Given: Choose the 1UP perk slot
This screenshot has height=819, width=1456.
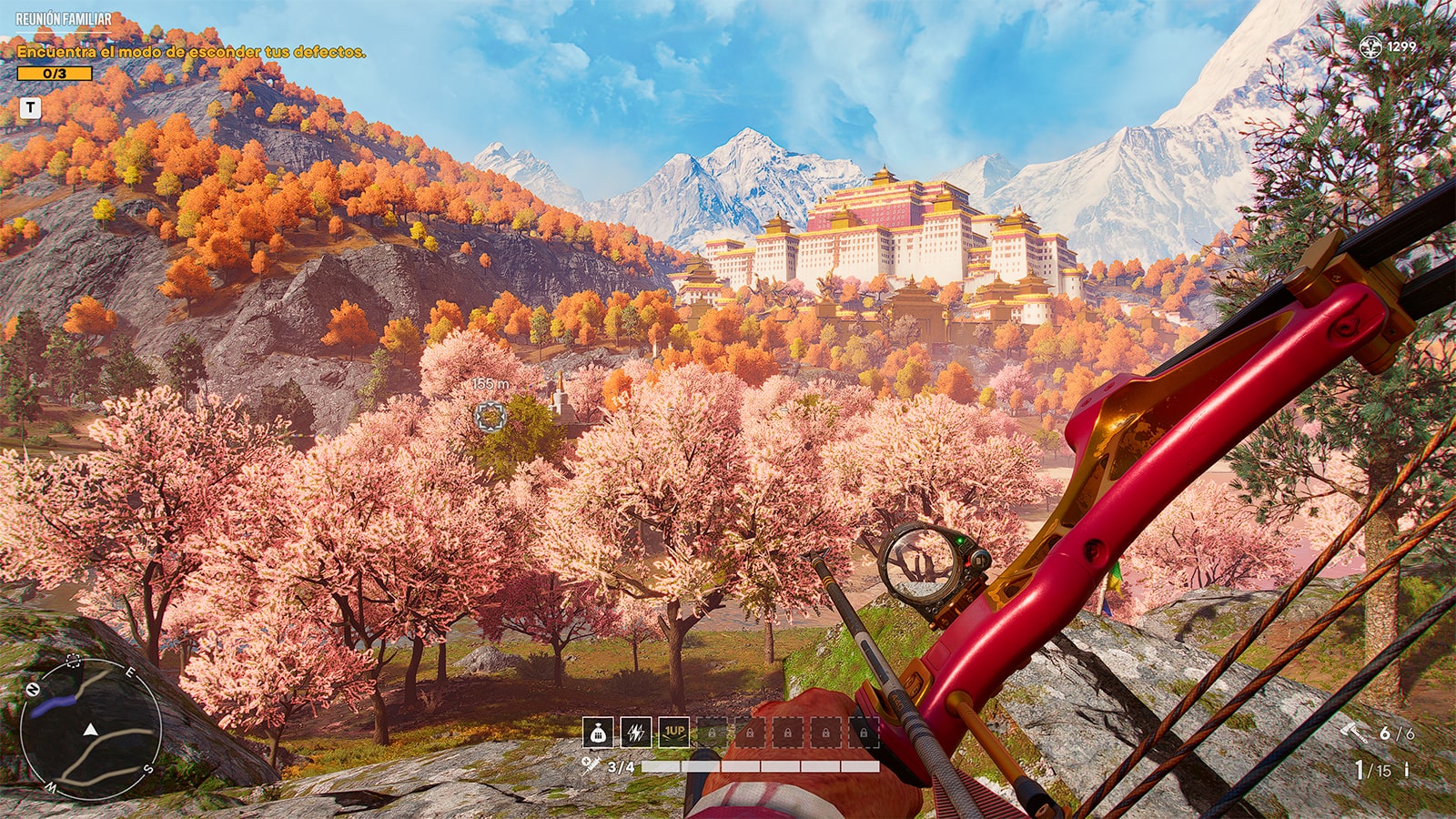Looking at the screenshot, I should point(673,733).
